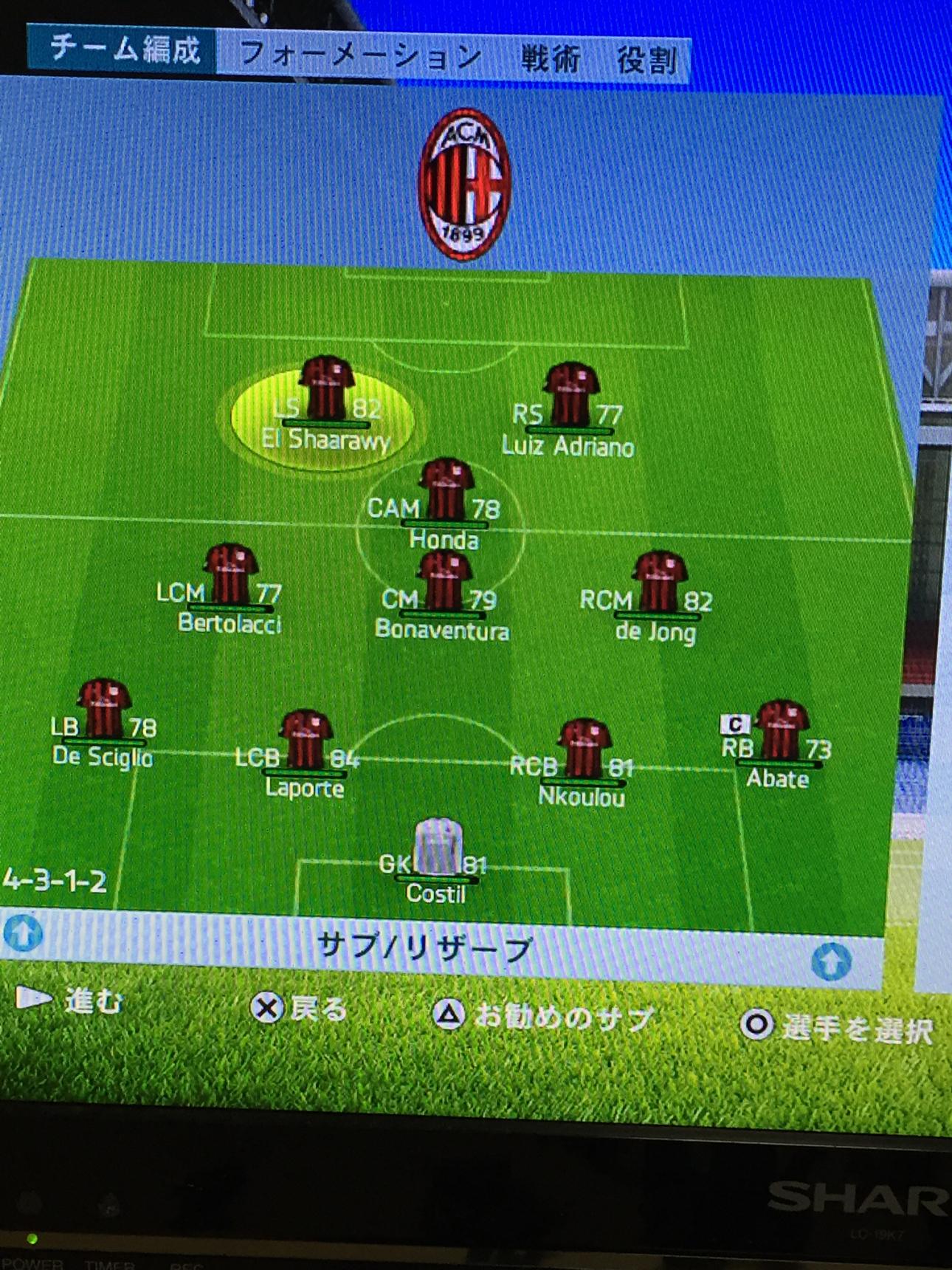Select right central midfielder de Jong
Image resolution: width=952 pixels, height=1270 pixels.
[658, 596]
